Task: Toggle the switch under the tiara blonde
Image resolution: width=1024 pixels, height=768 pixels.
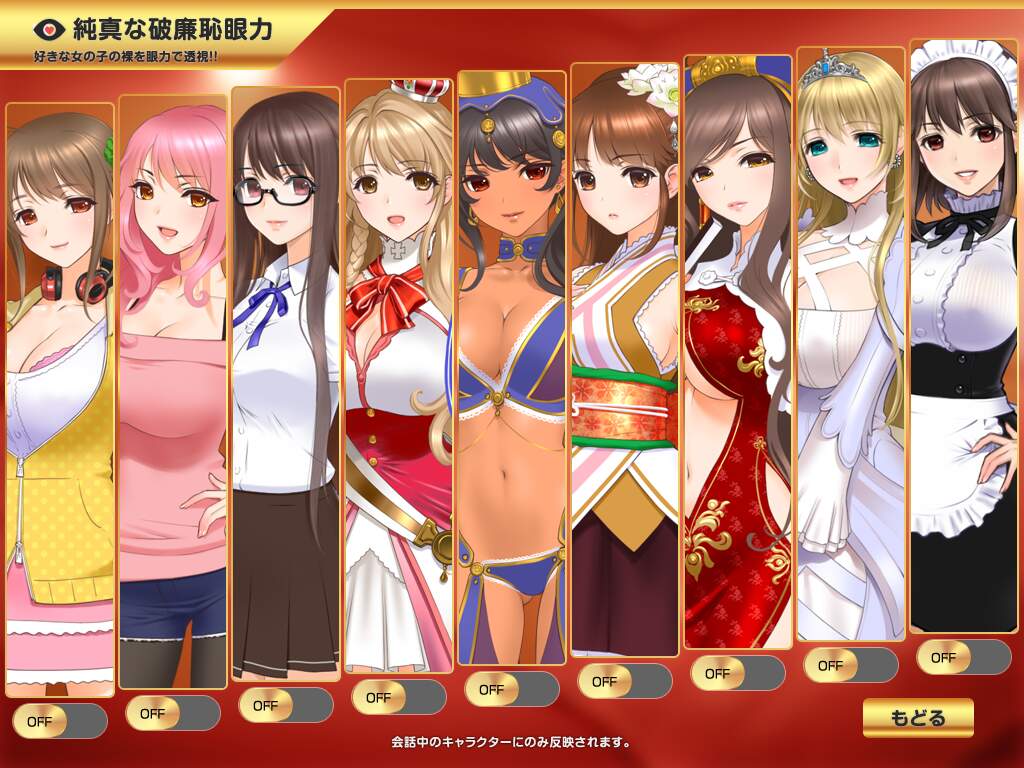Action: pos(851,665)
